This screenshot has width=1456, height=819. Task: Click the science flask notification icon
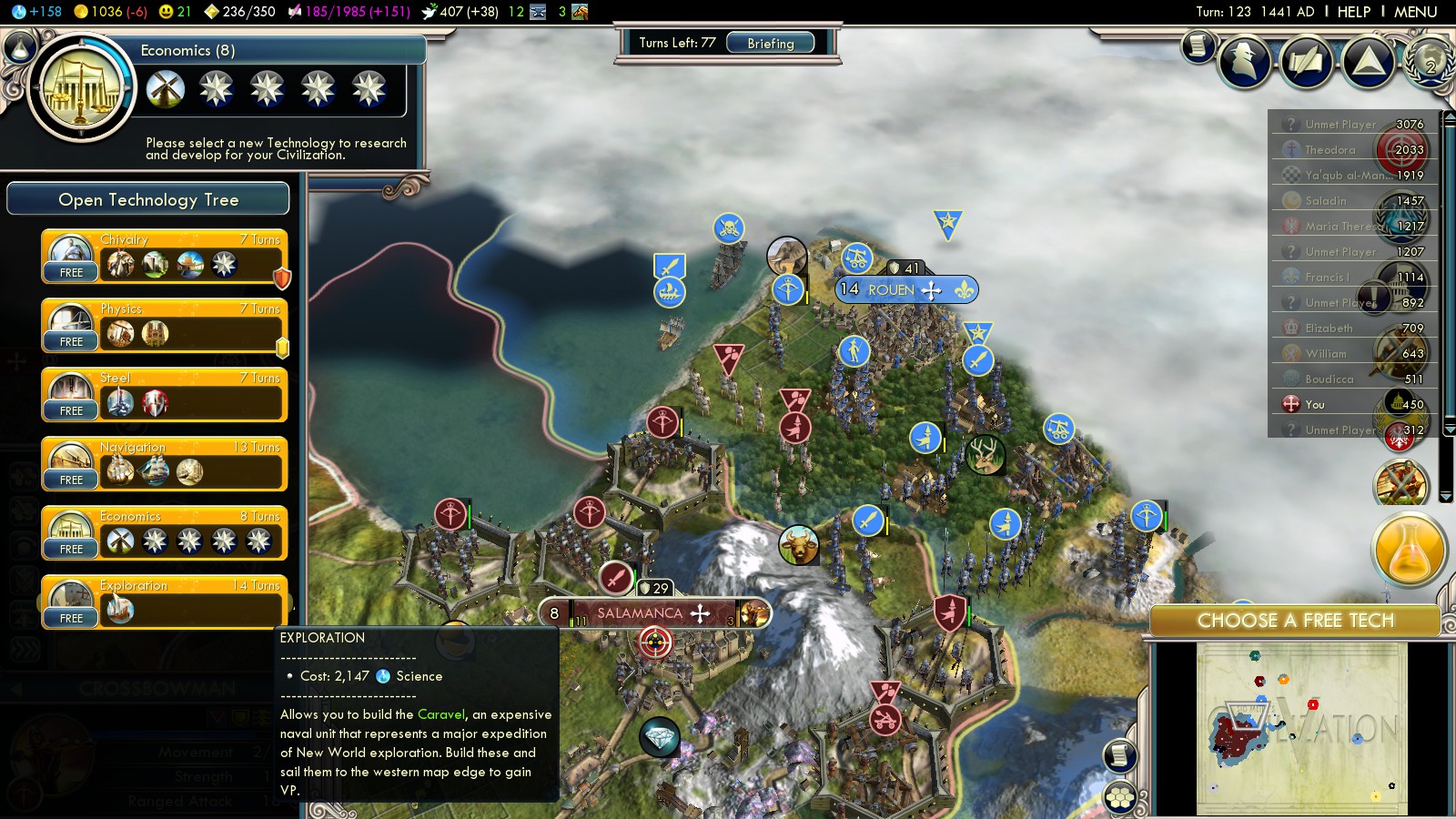(x=1409, y=549)
